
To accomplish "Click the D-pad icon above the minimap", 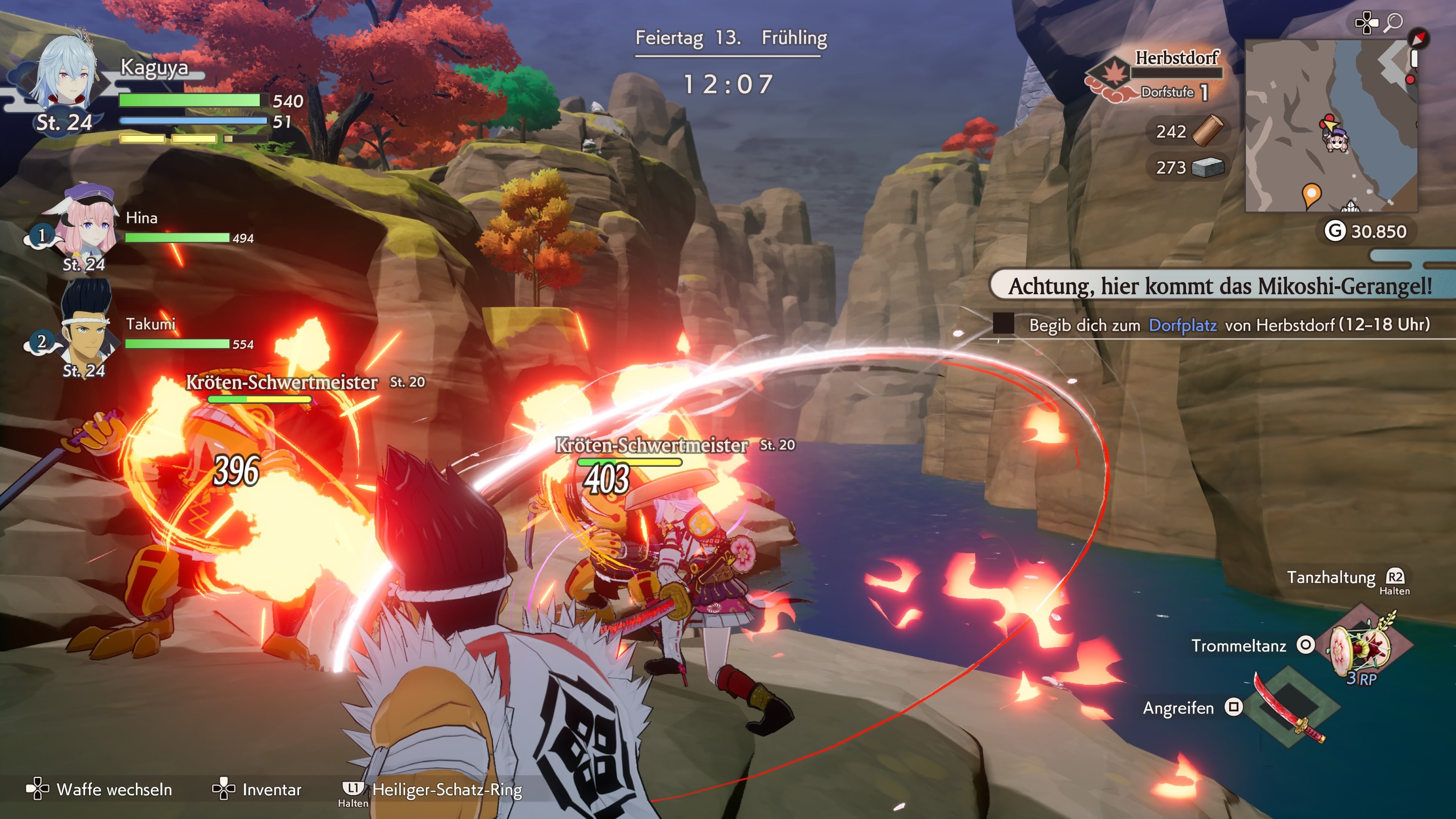I will (x=1367, y=23).
